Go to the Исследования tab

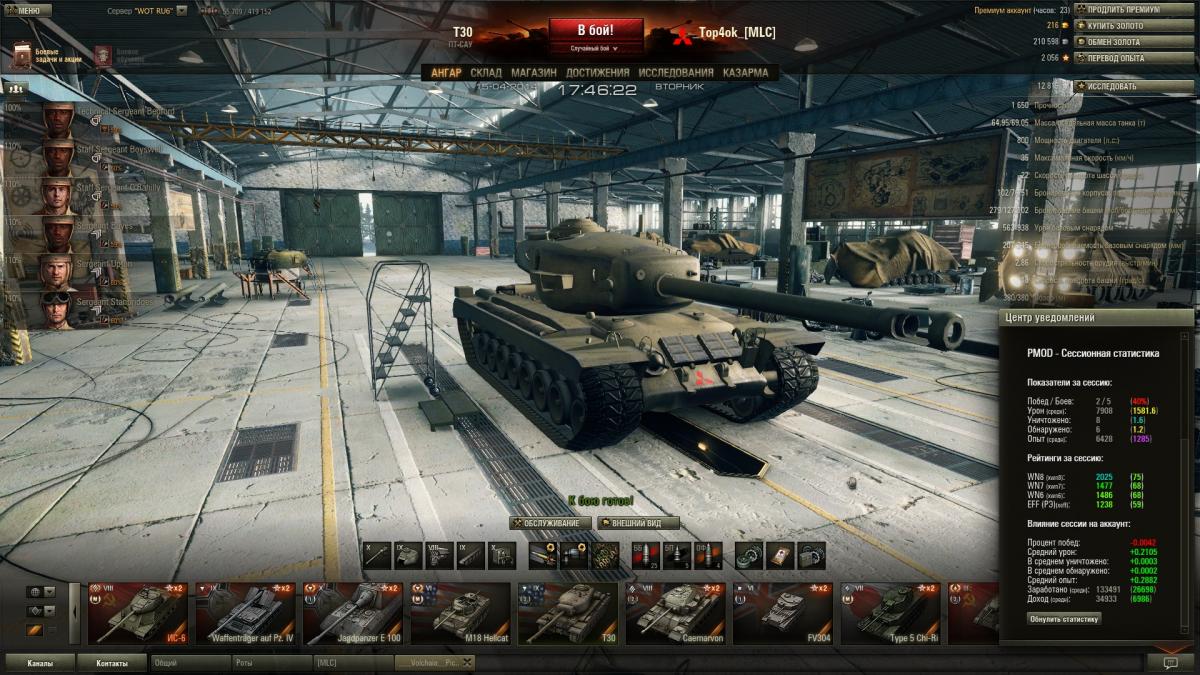click(676, 73)
